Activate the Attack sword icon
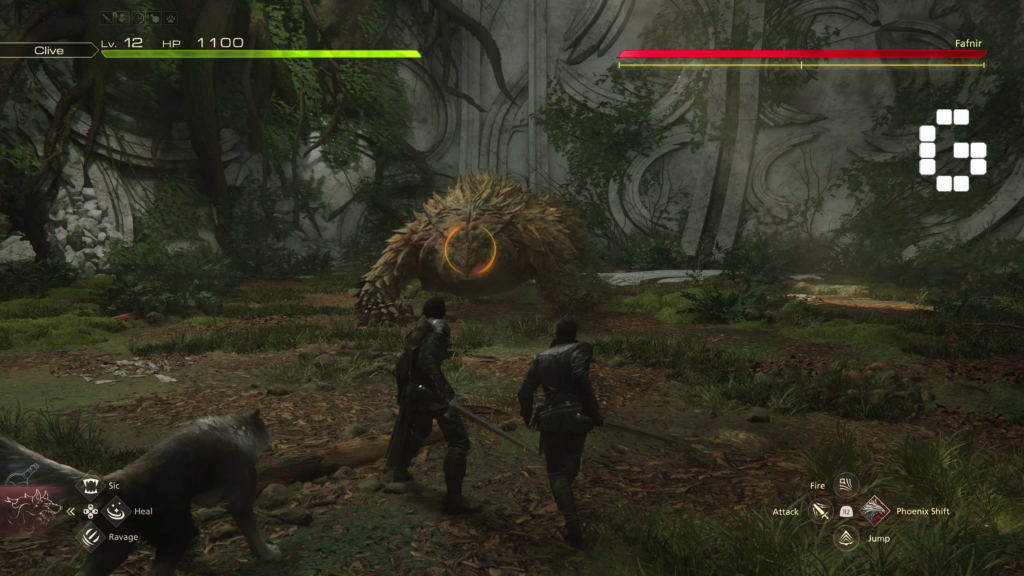Image resolution: width=1024 pixels, height=576 pixels. tap(821, 511)
